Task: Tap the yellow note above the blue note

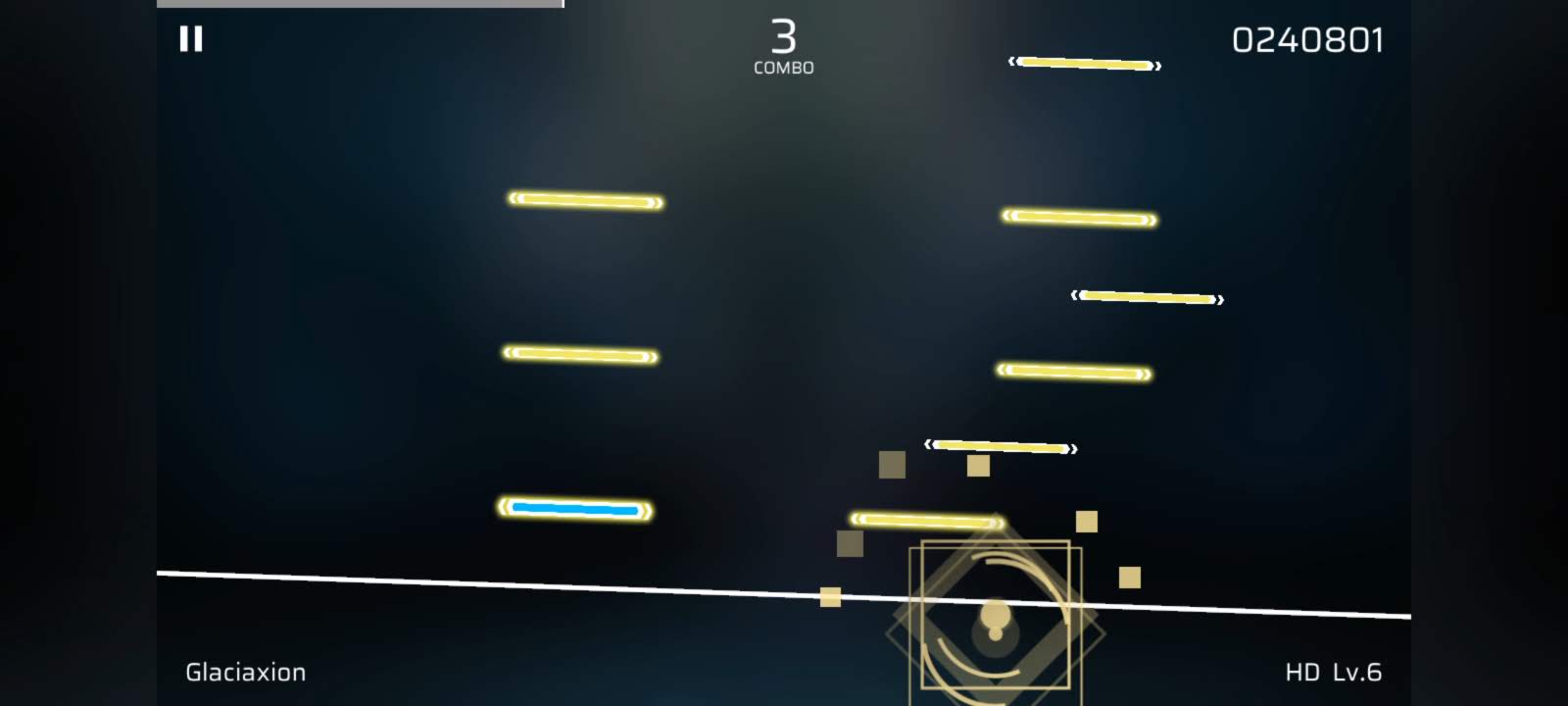Action: pyautogui.click(x=578, y=353)
